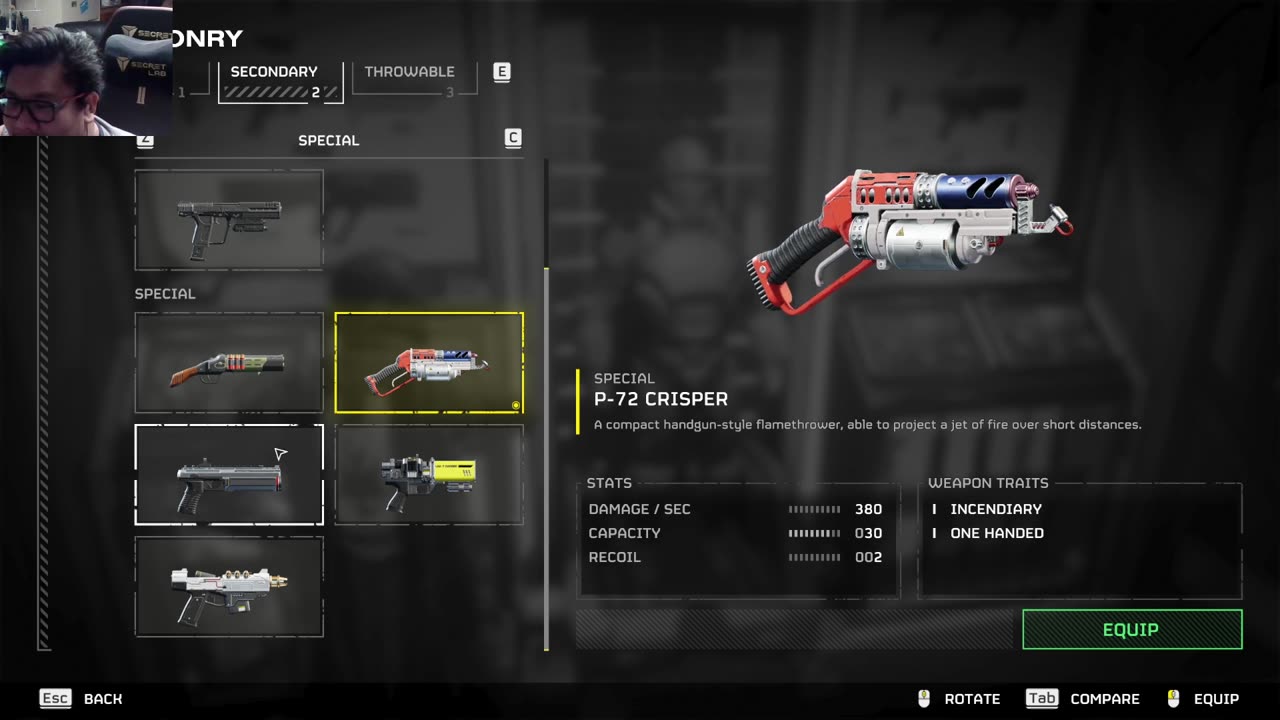Click the weapon list scrollbar

546,400
